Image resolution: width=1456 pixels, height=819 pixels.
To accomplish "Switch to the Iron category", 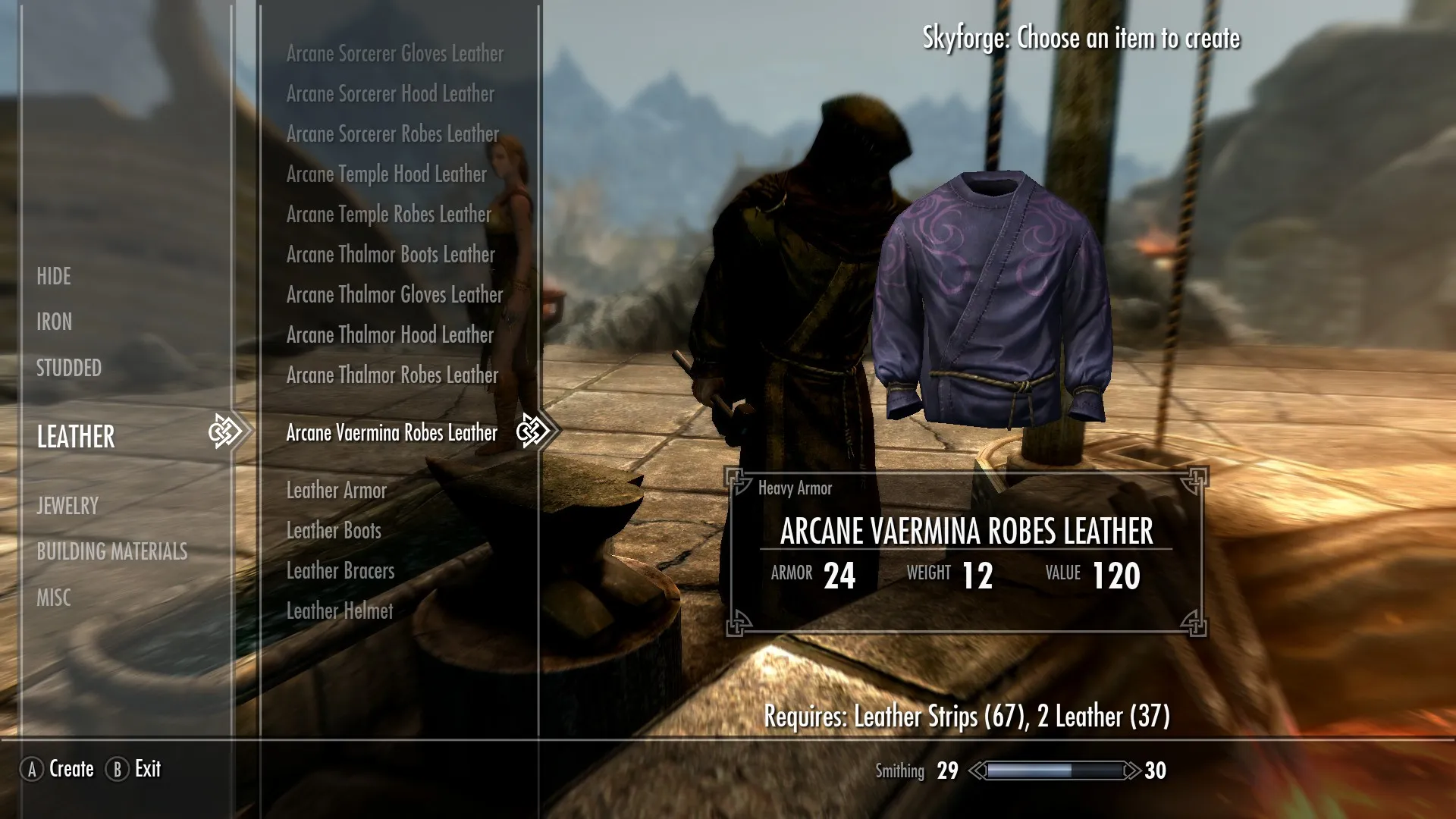I will (x=55, y=322).
